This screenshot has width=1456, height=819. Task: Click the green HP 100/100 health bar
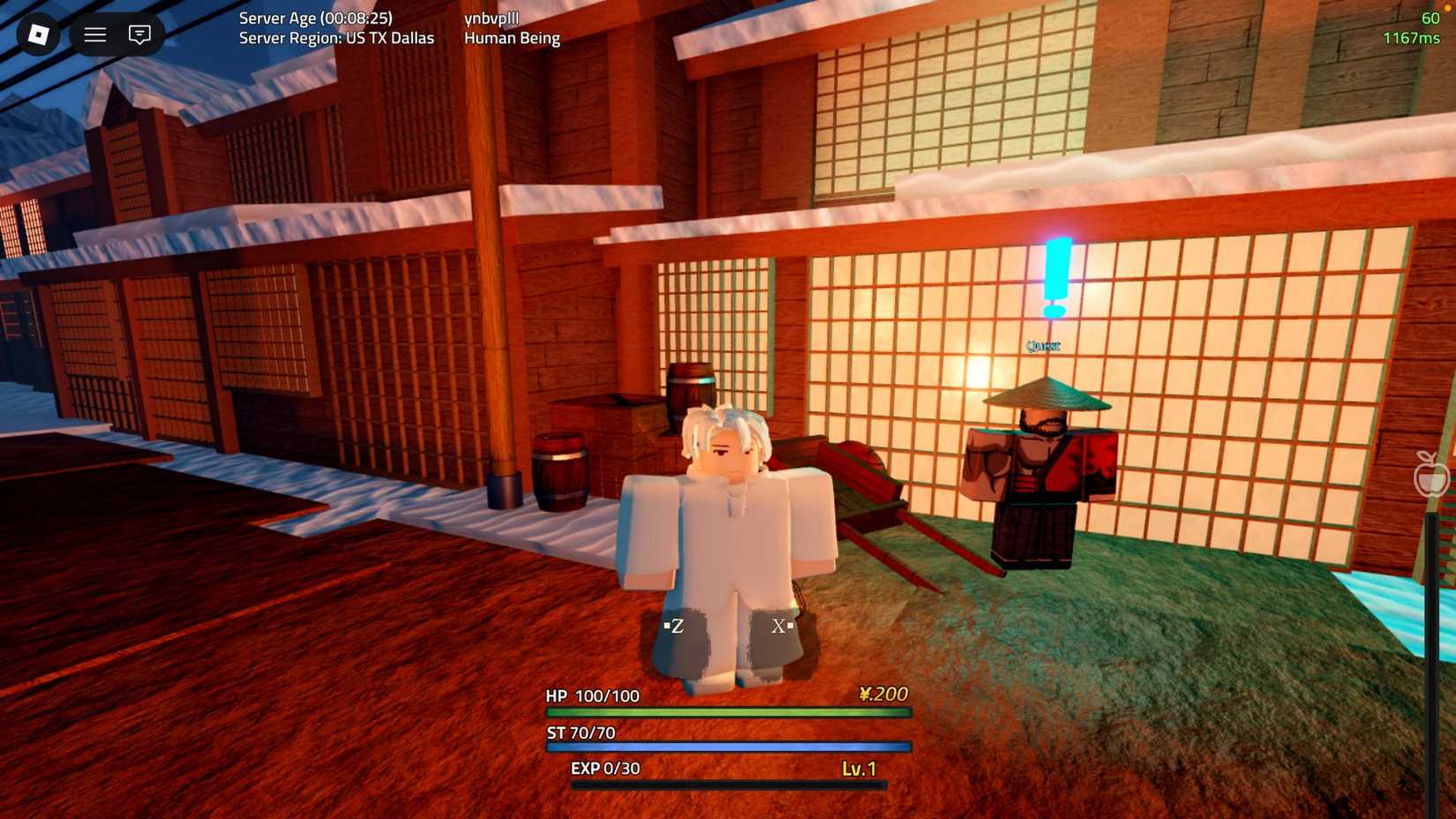pos(728,710)
